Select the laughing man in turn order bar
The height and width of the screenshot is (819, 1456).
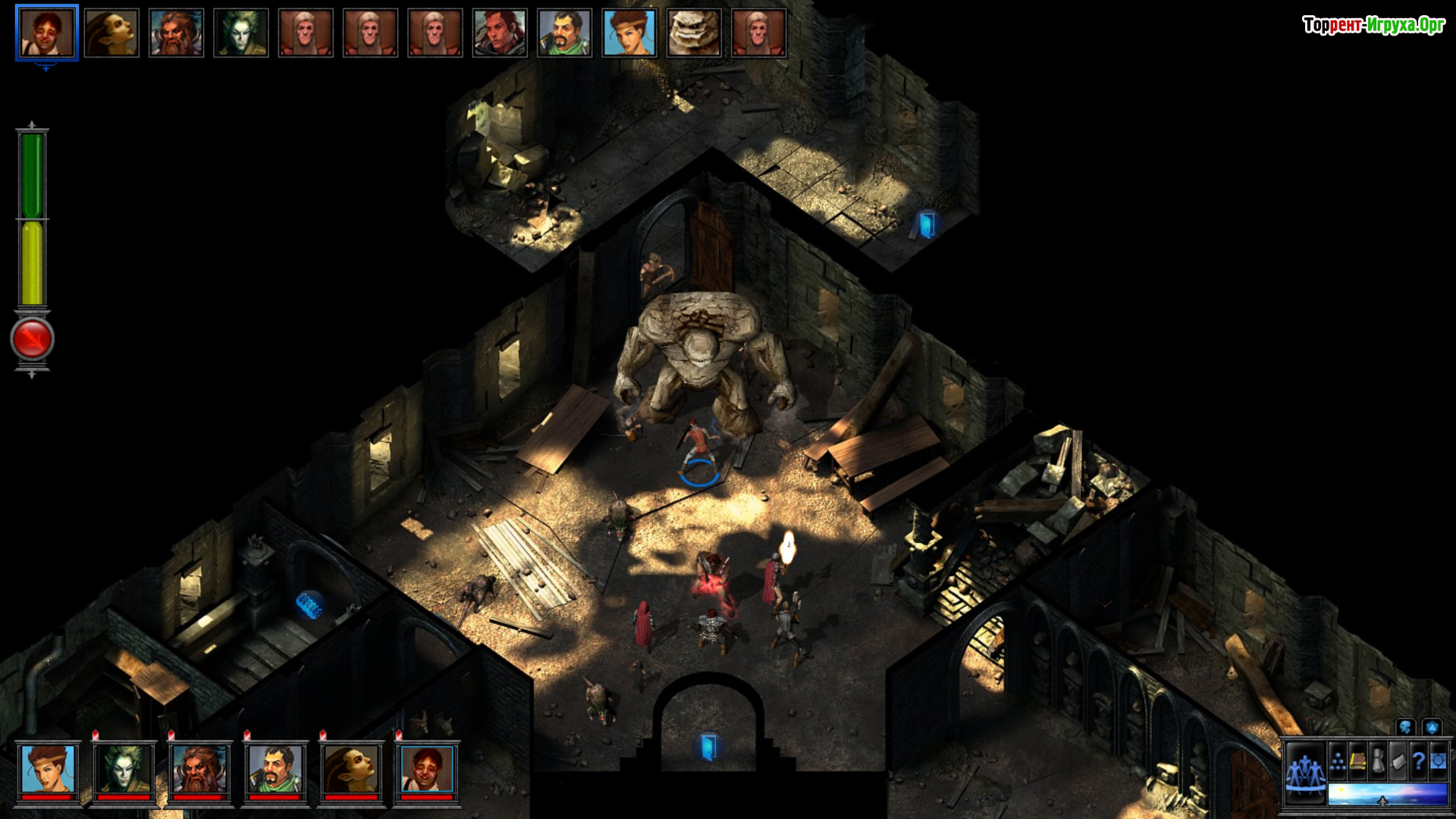click(x=46, y=33)
